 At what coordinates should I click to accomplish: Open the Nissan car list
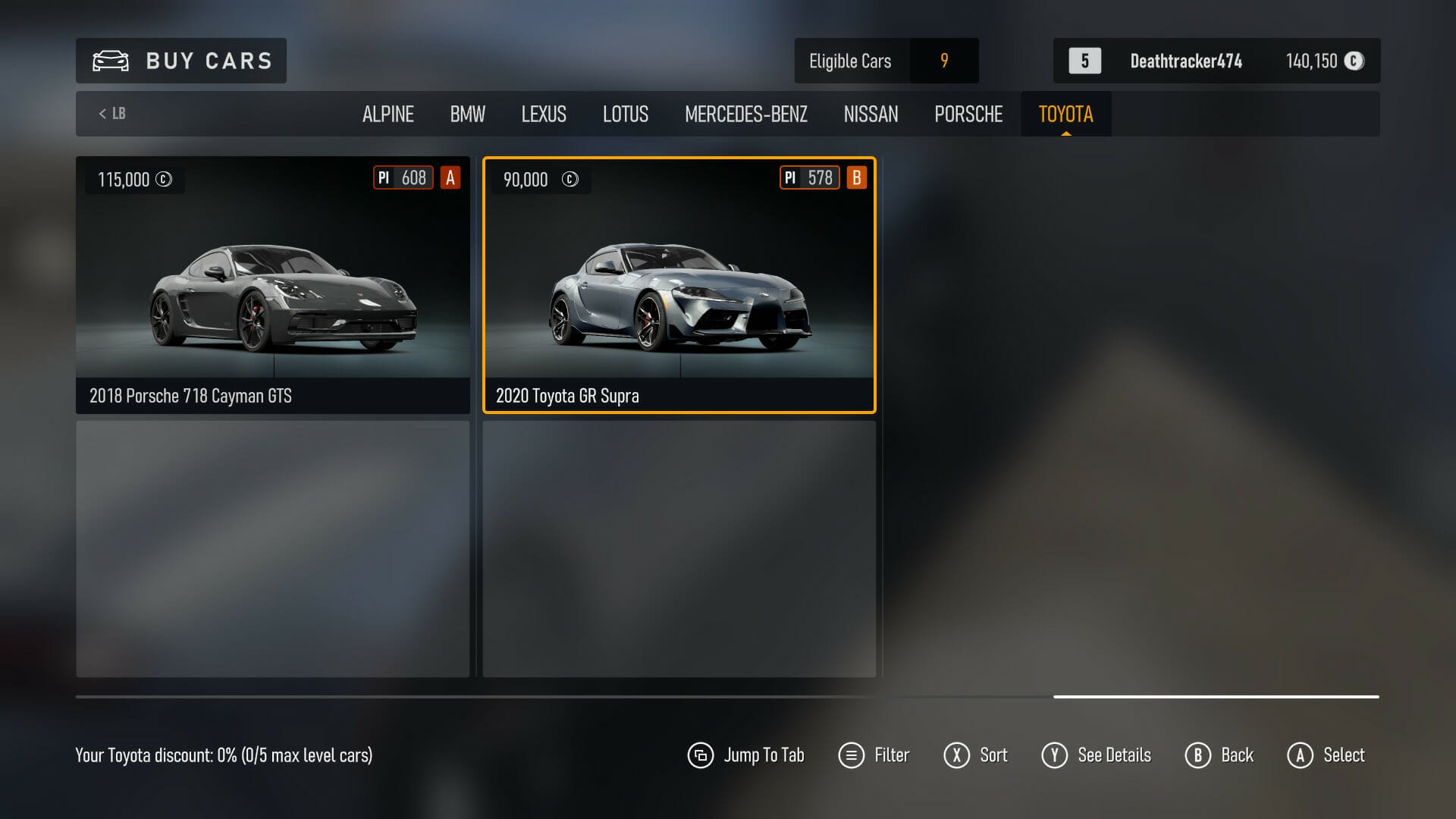click(x=871, y=115)
